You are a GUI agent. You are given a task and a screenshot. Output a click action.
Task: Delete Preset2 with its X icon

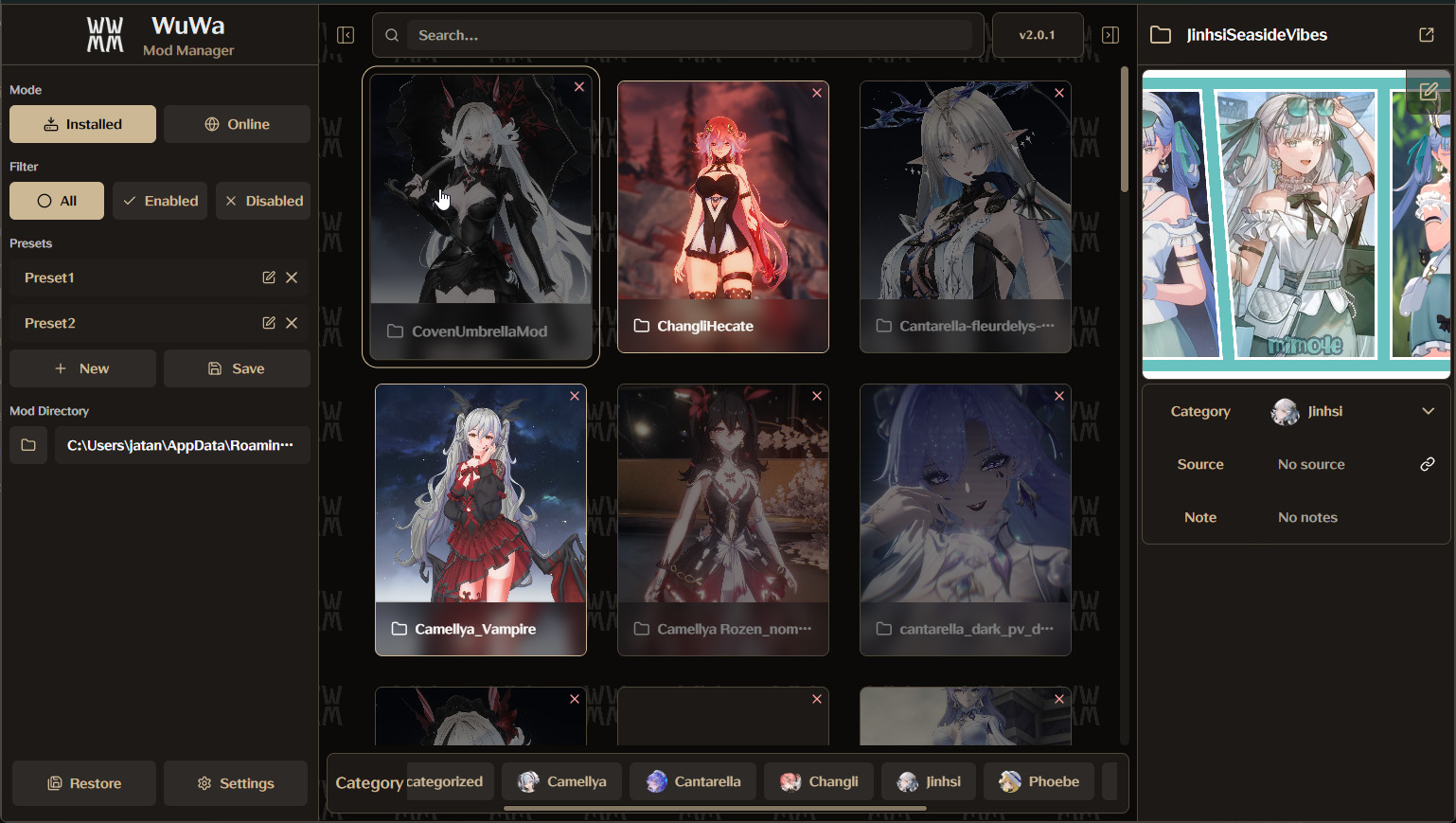click(x=292, y=323)
